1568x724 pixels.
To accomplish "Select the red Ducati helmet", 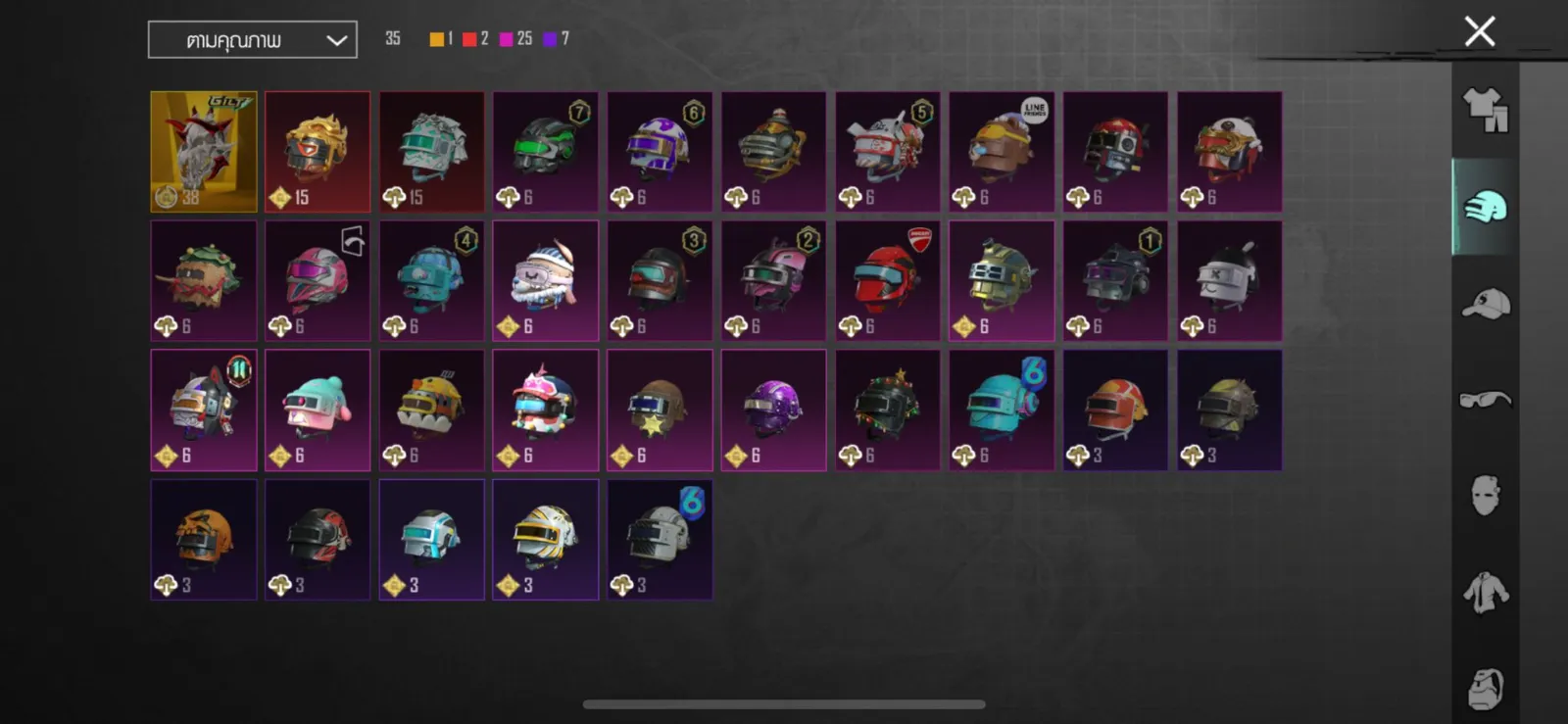I will (888, 281).
